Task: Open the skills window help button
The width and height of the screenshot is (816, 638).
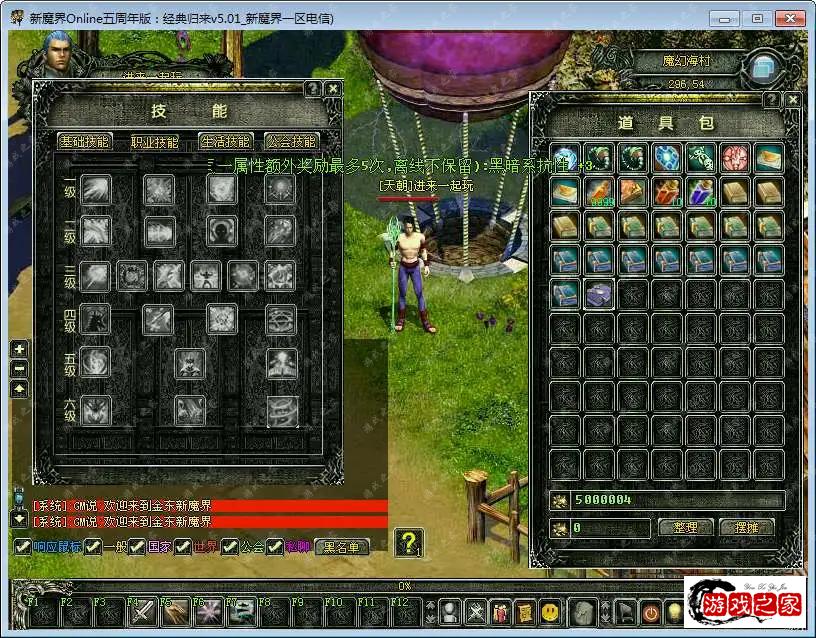Action: pyautogui.click(x=313, y=89)
